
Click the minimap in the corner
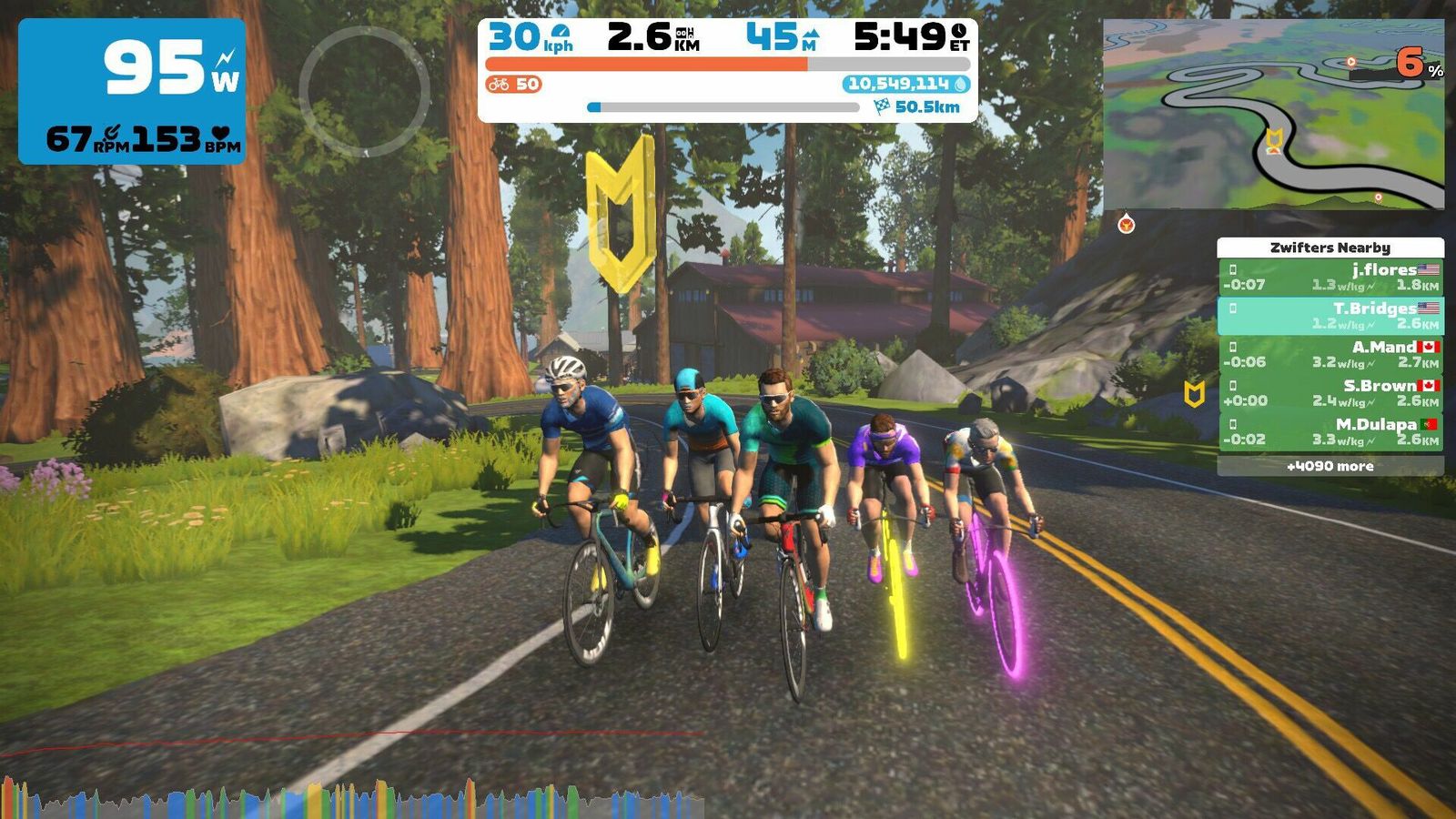1272,114
